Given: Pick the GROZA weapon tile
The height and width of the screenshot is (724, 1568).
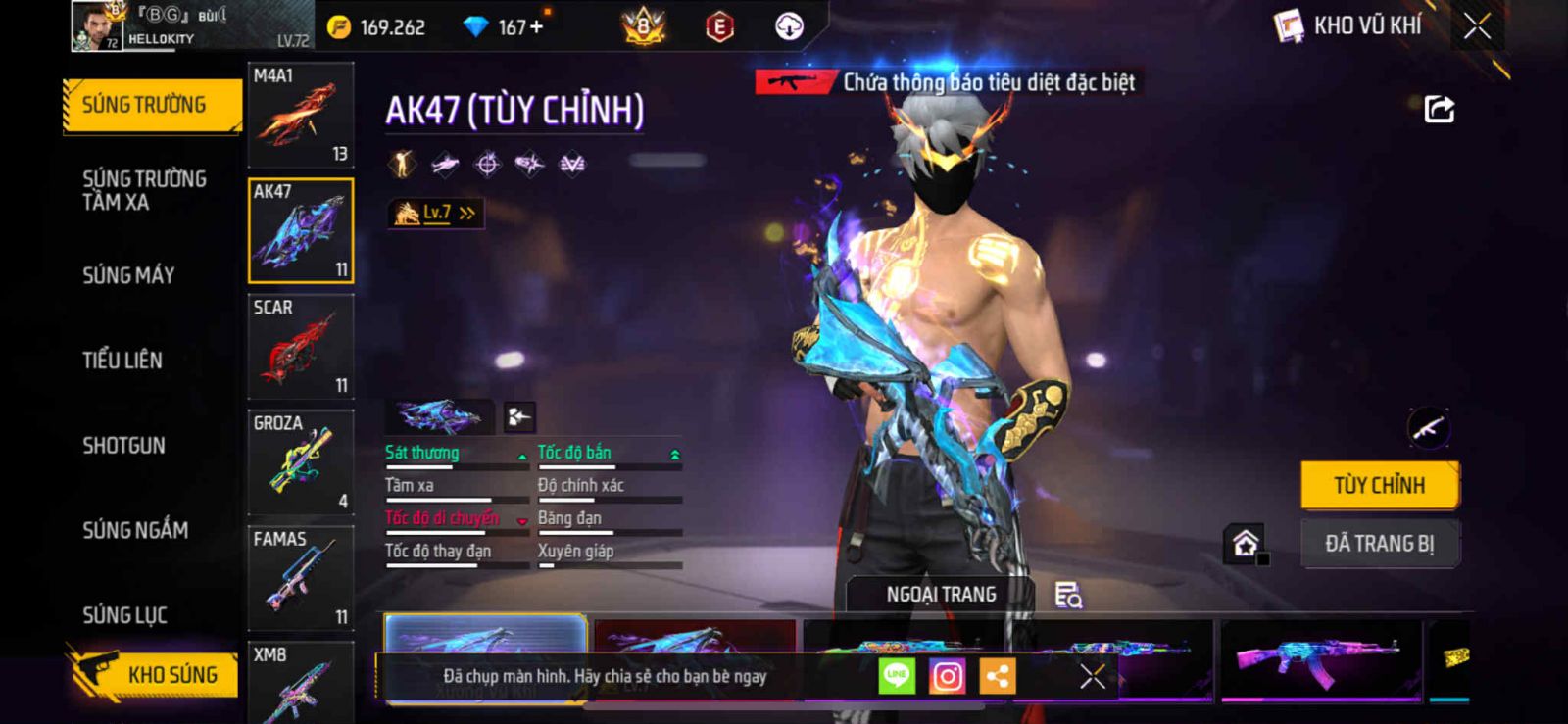Looking at the screenshot, I should point(300,462).
